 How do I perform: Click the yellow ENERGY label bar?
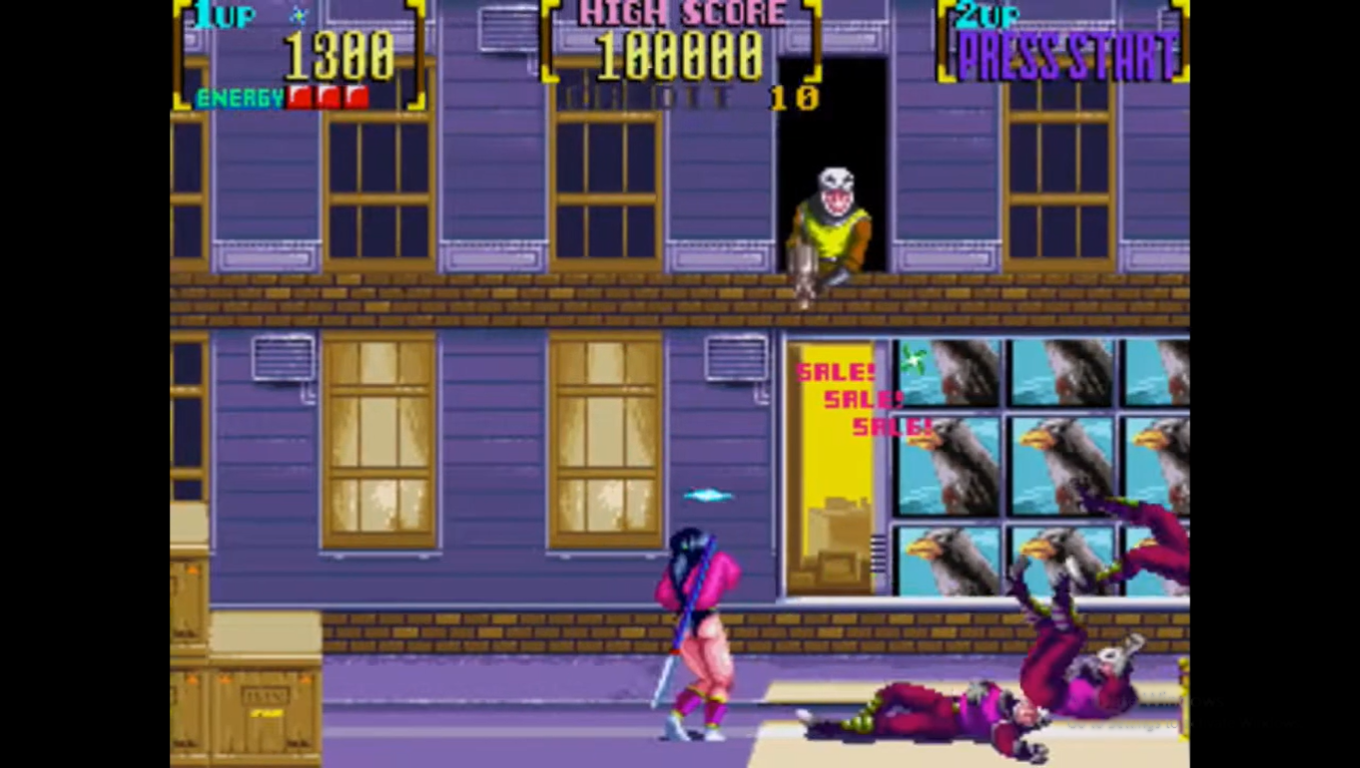click(240, 98)
